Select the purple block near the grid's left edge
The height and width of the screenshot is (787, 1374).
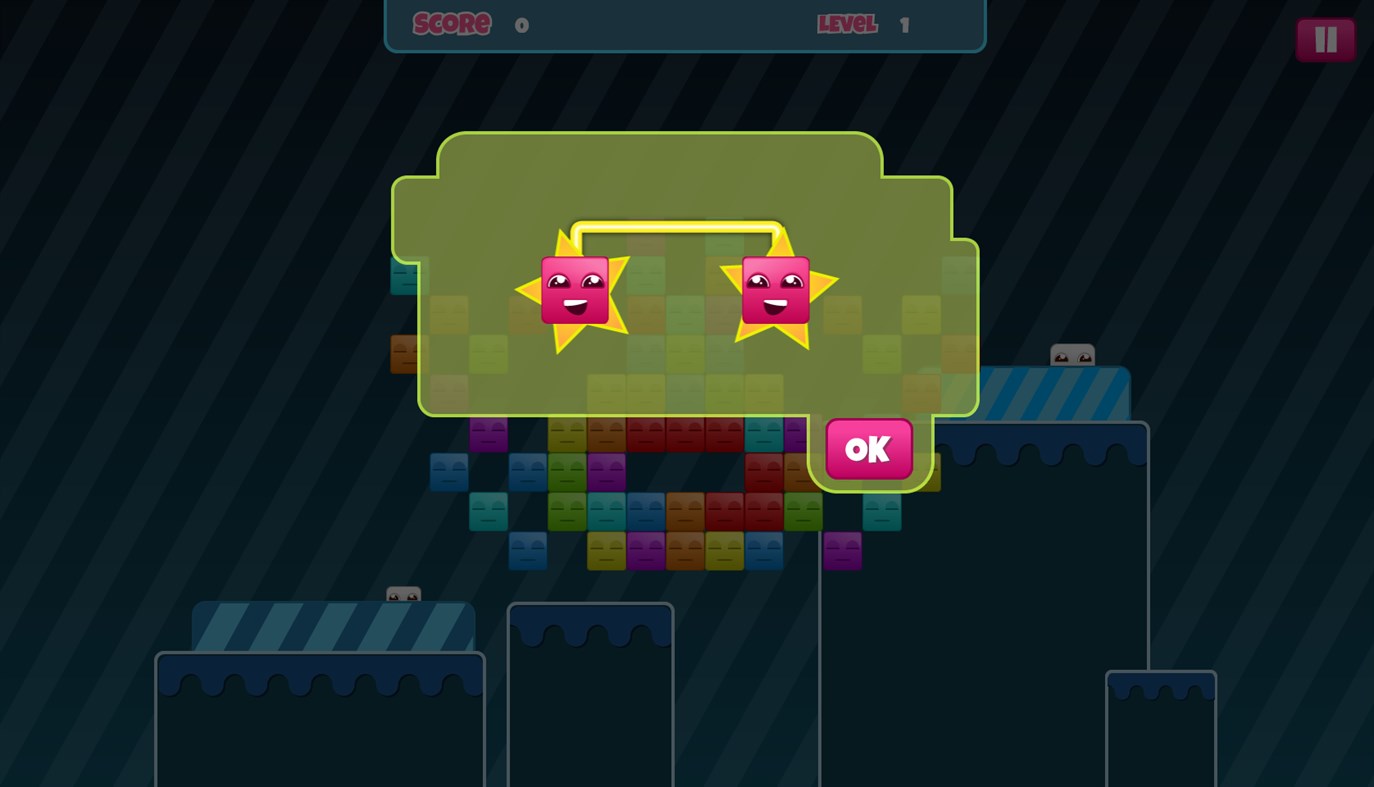tap(489, 432)
